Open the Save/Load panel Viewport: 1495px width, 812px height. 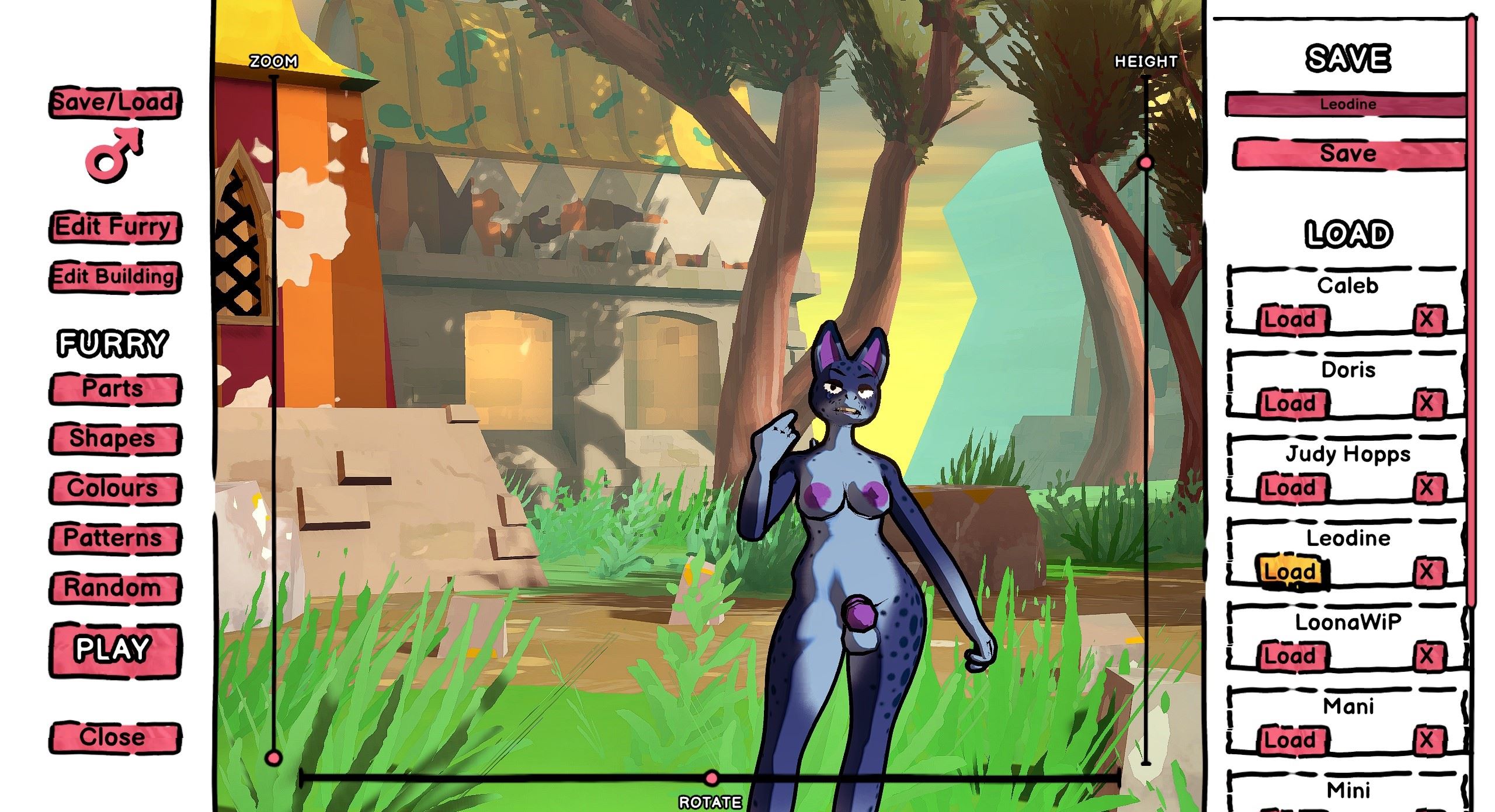click(x=114, y=103)
